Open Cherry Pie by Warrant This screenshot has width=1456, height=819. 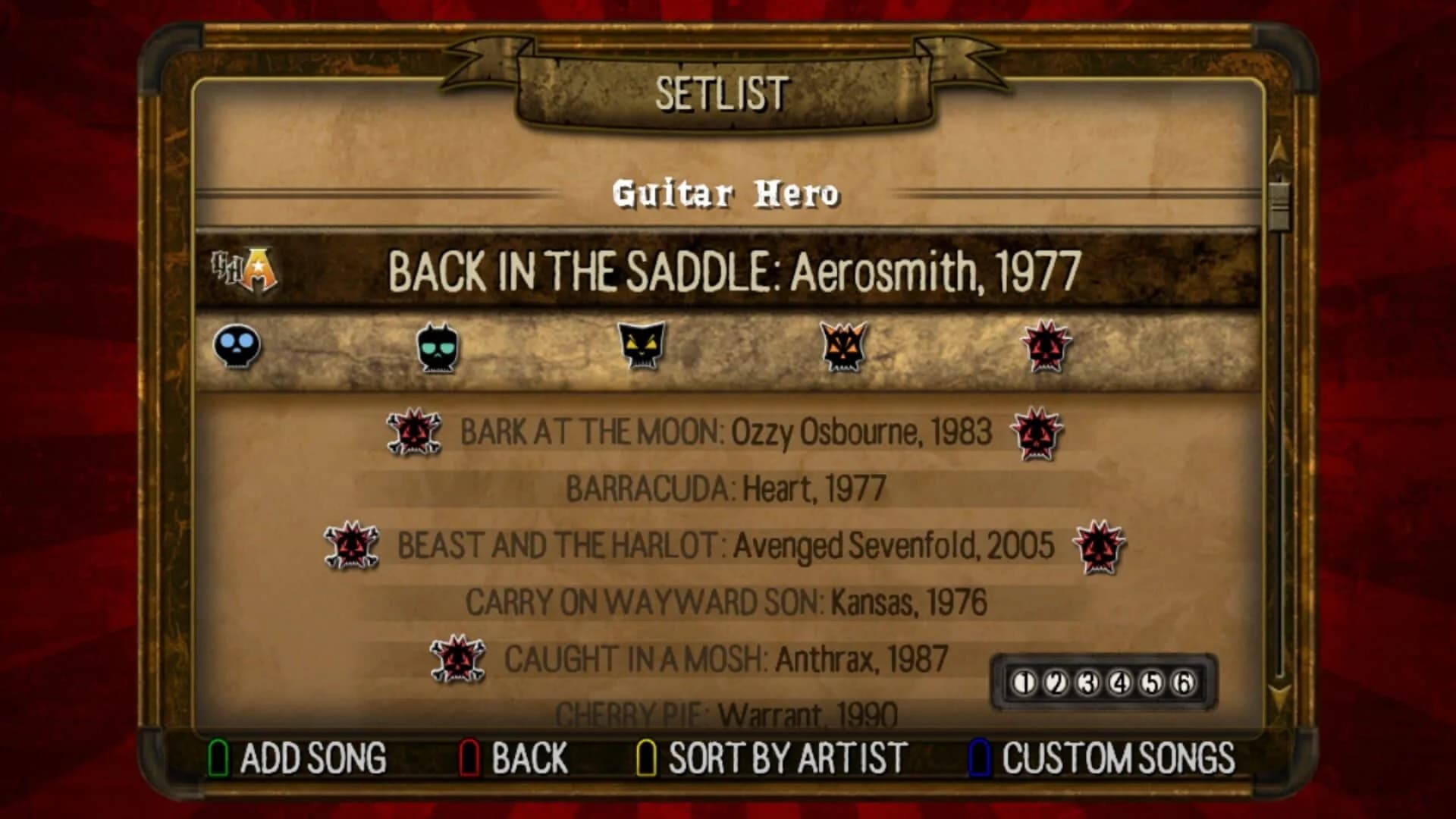tap(726, 711)
